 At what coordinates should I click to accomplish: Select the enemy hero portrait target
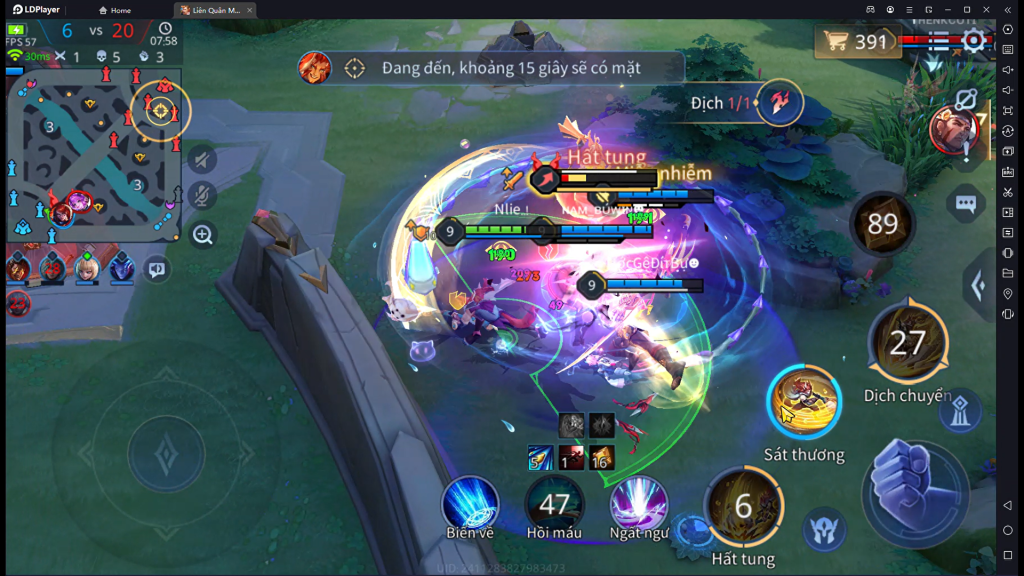point(952,129)
